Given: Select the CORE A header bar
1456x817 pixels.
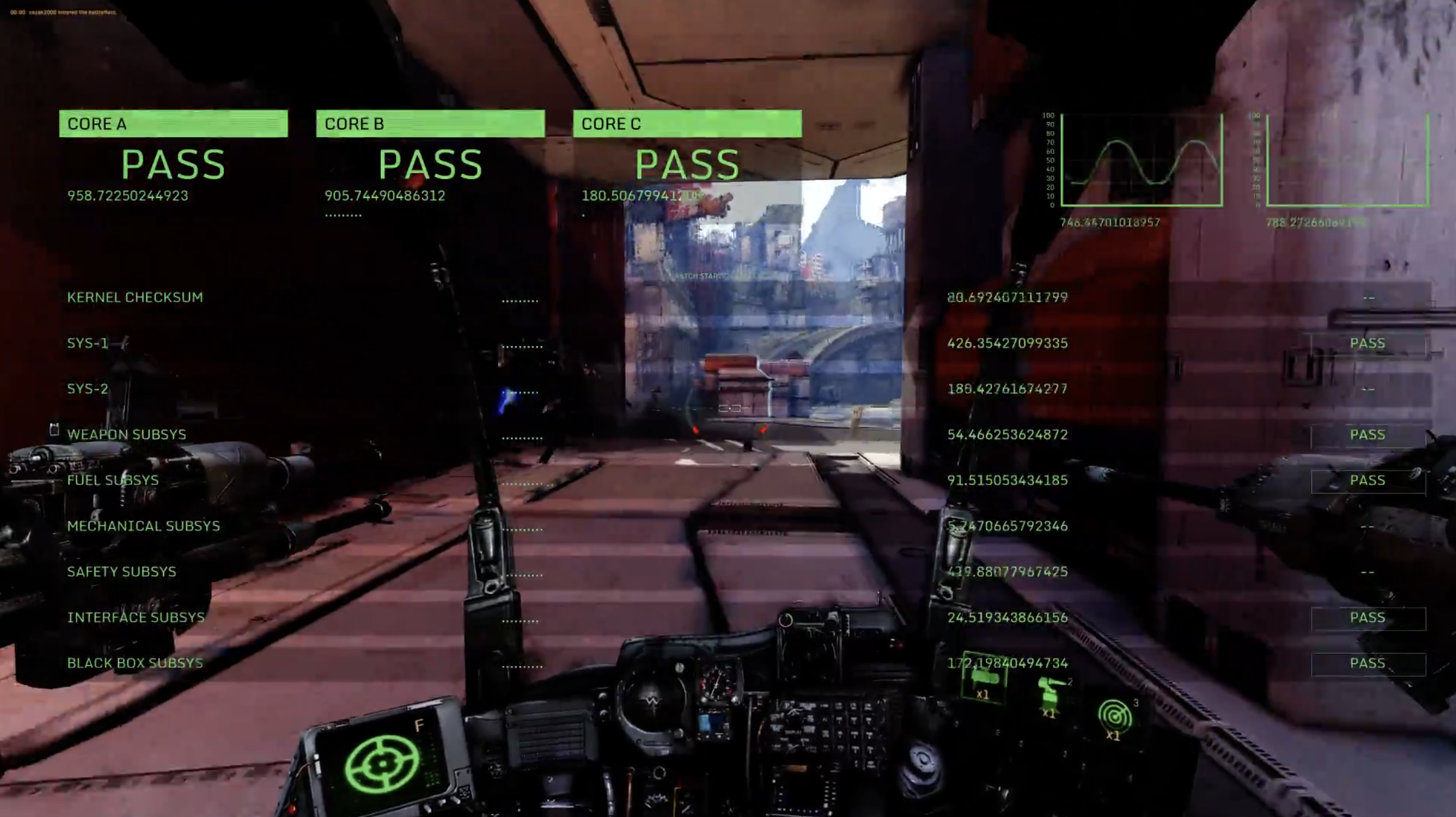Looking at the screenshot, I should pyautogui.click(x=173, y=123).
